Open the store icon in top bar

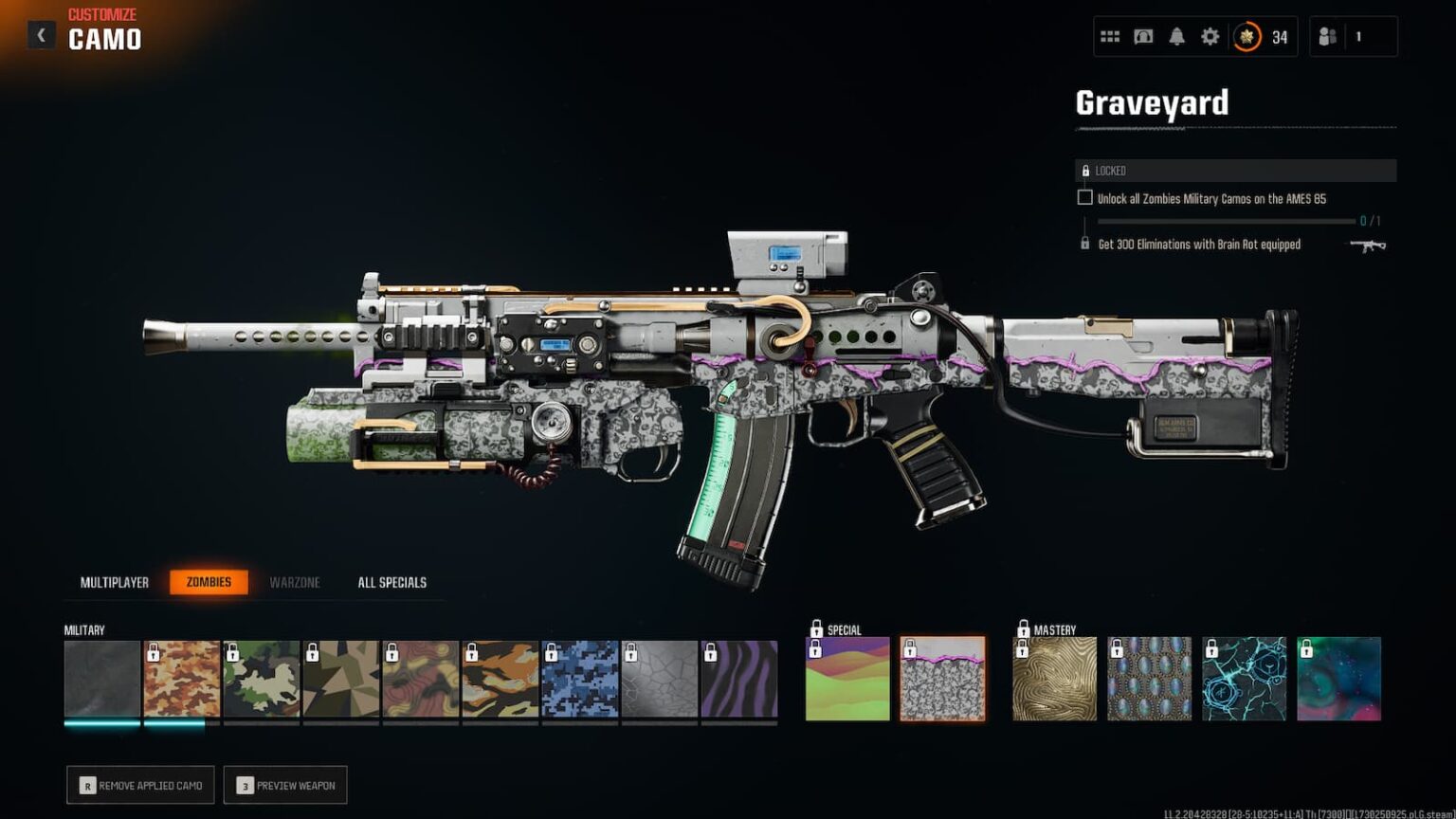click(1143, 35)
